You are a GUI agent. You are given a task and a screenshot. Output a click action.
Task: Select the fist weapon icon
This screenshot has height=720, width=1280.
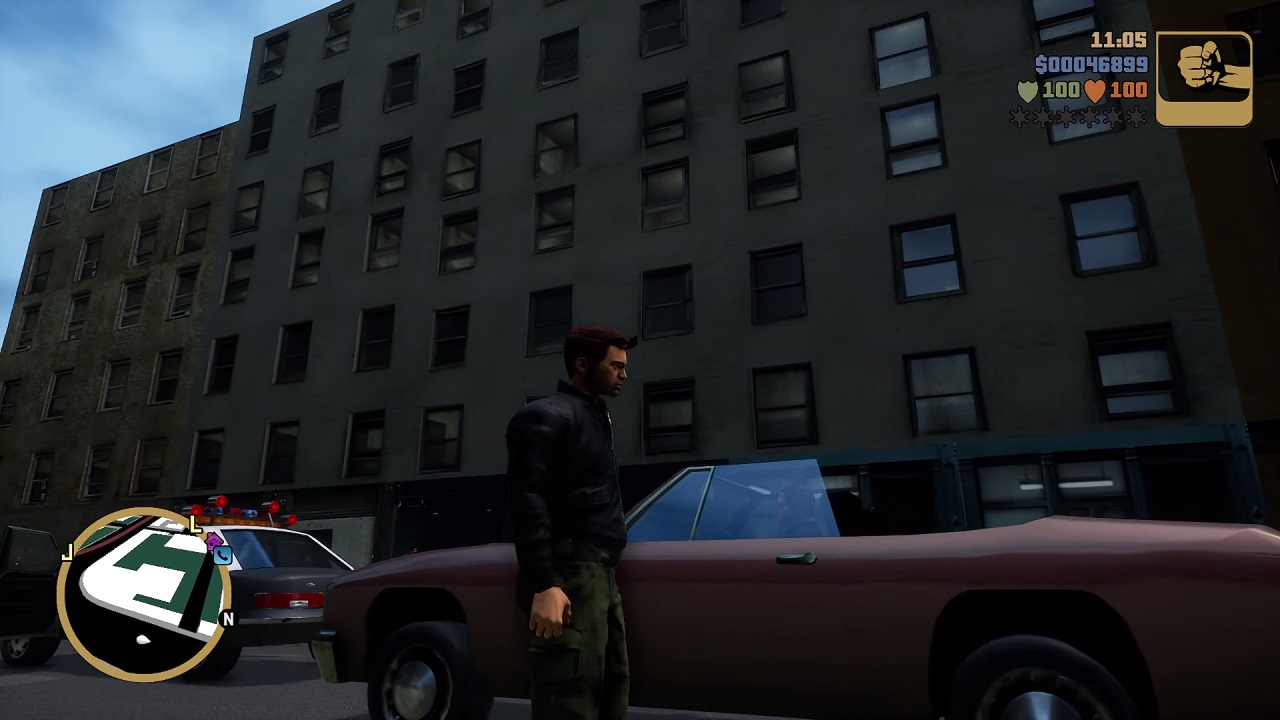(1204, 79)
